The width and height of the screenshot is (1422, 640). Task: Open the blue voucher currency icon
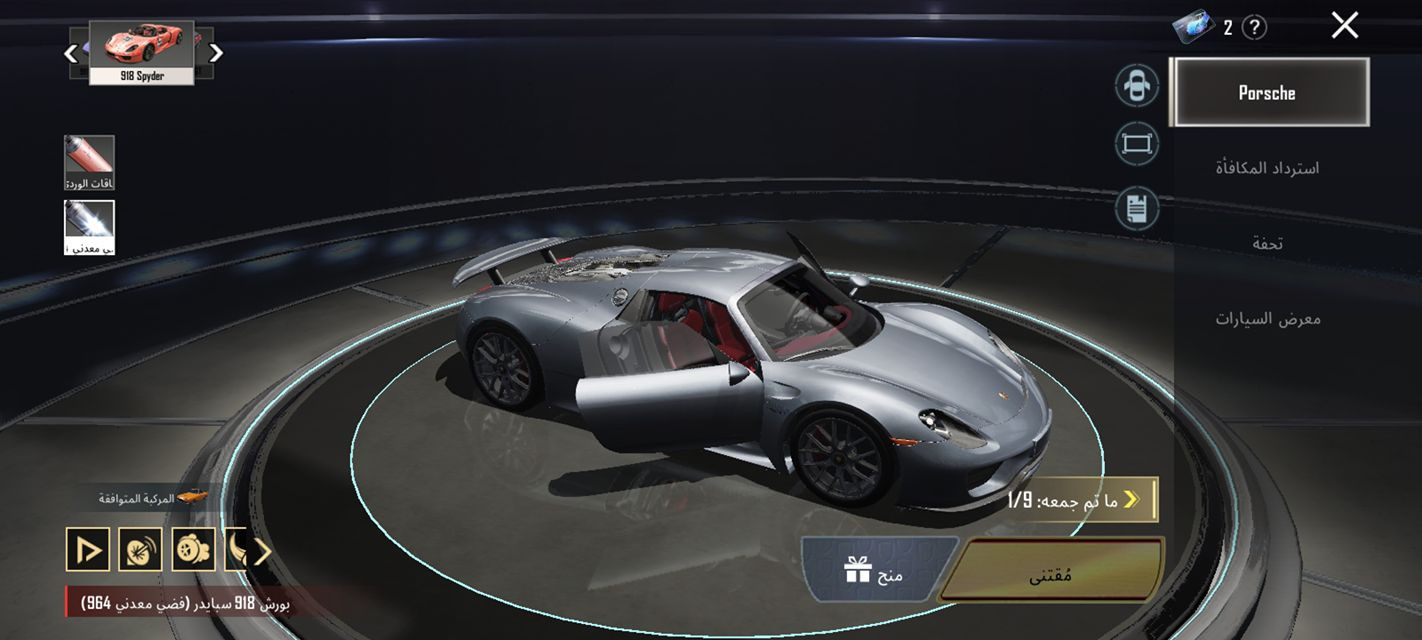1194,27
